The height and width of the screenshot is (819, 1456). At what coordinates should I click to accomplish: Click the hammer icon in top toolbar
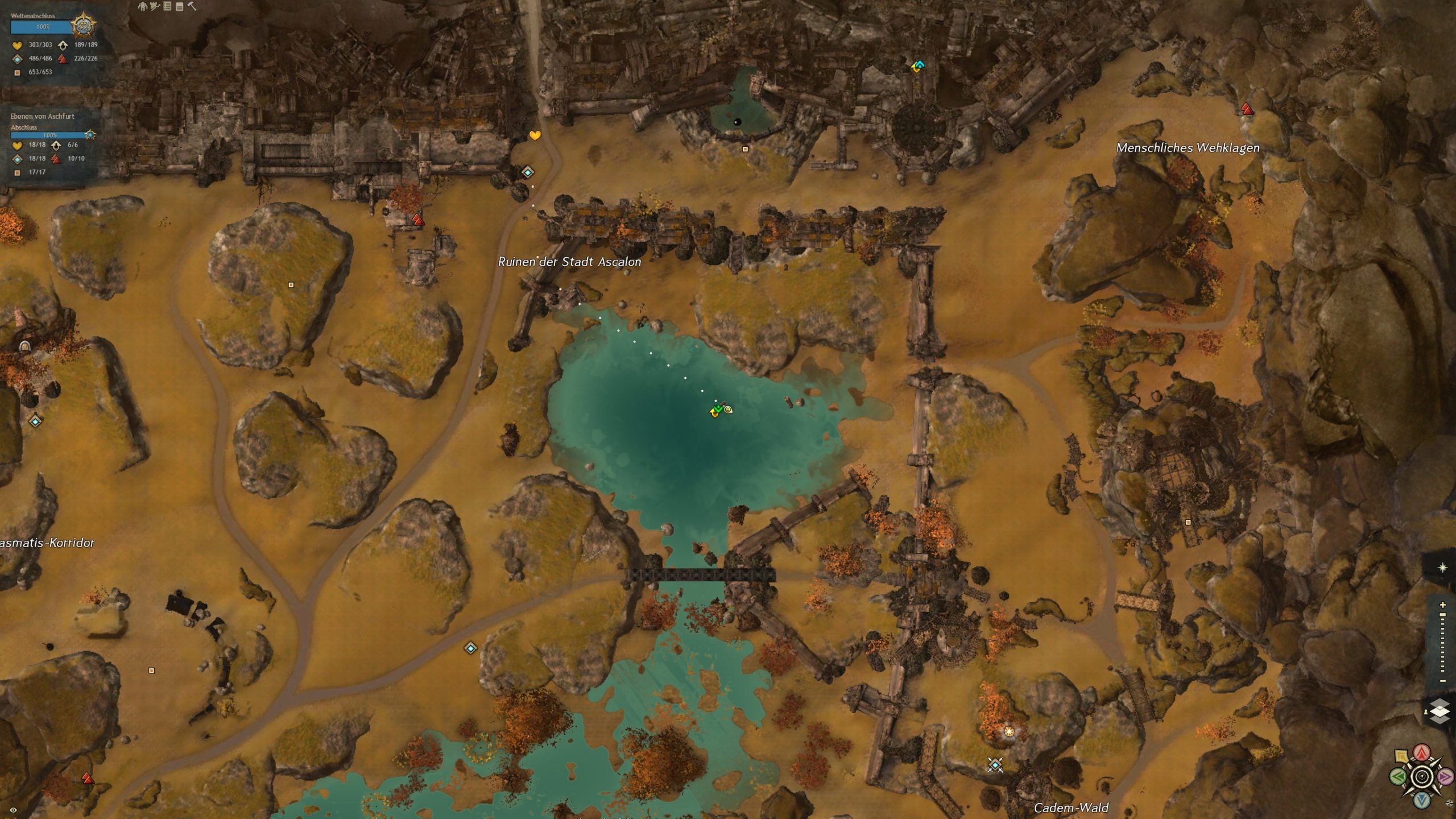pos(192,6)
